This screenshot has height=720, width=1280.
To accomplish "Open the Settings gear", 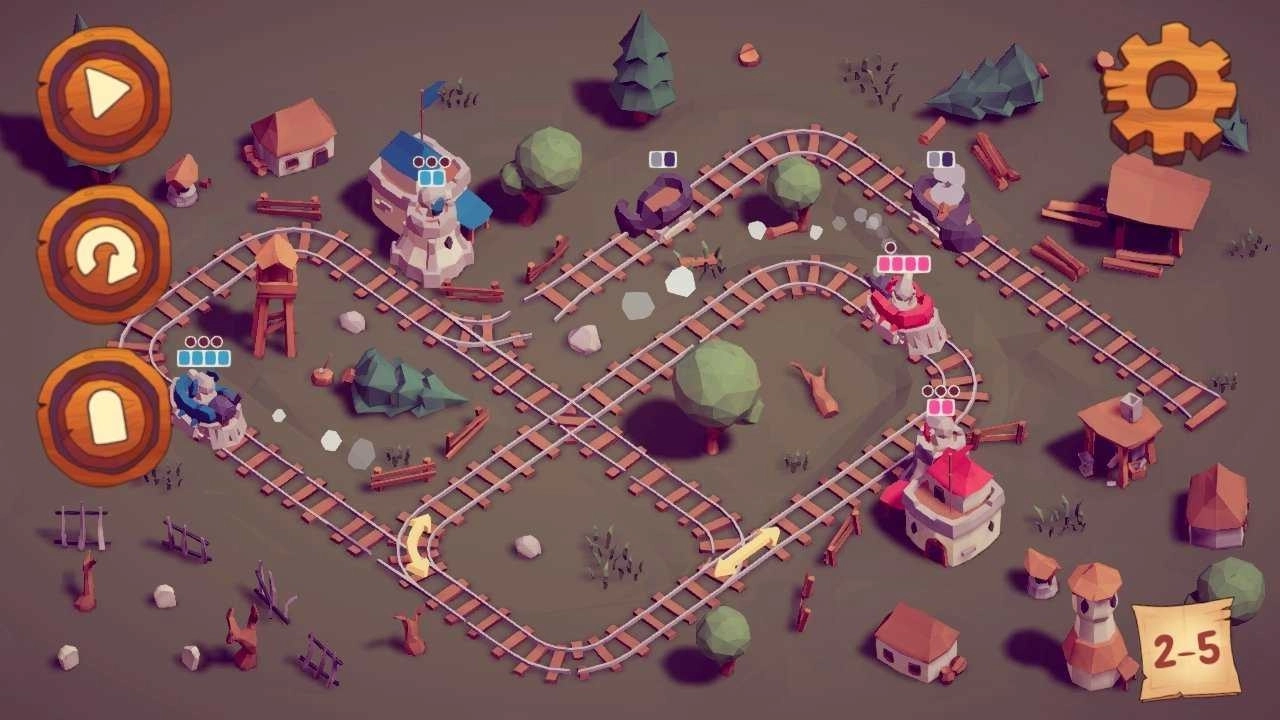I will coord(1168,90).
